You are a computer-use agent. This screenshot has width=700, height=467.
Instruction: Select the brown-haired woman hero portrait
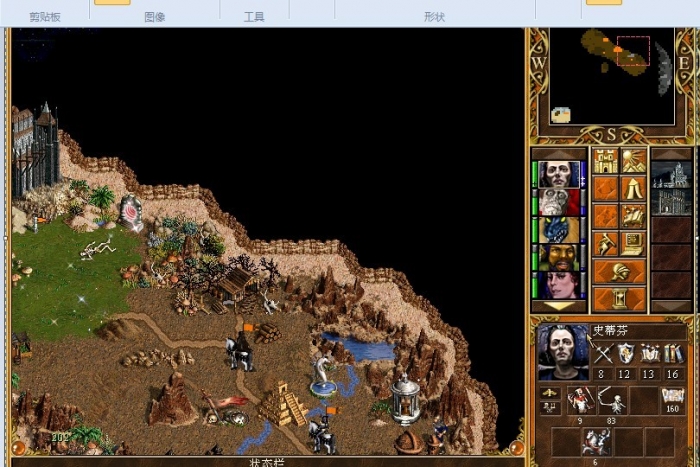pyautogui.click(x=558, y=285)
